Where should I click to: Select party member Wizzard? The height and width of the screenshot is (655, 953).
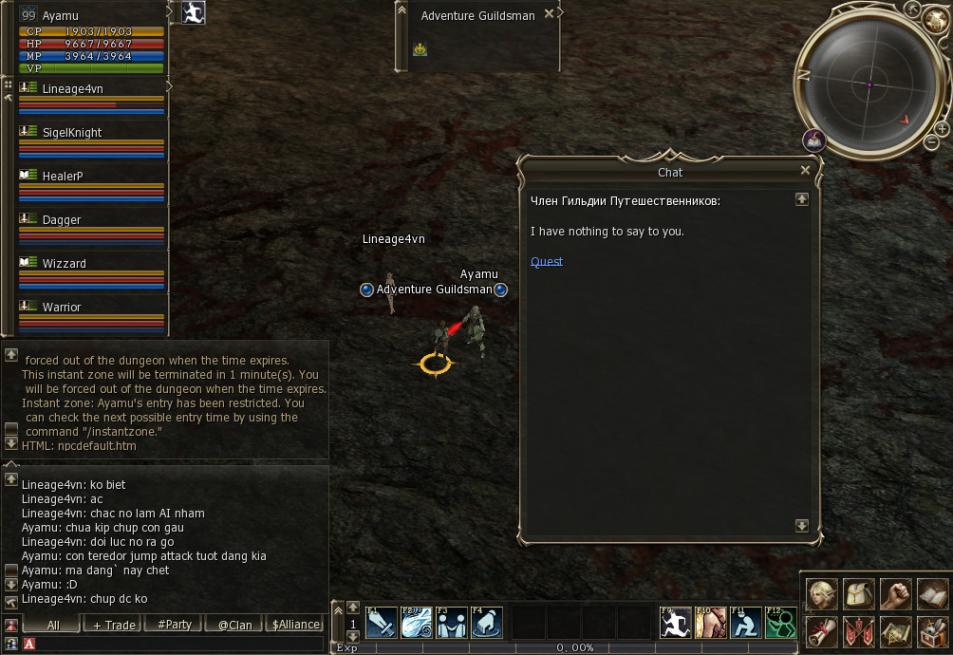coord(64,264)
